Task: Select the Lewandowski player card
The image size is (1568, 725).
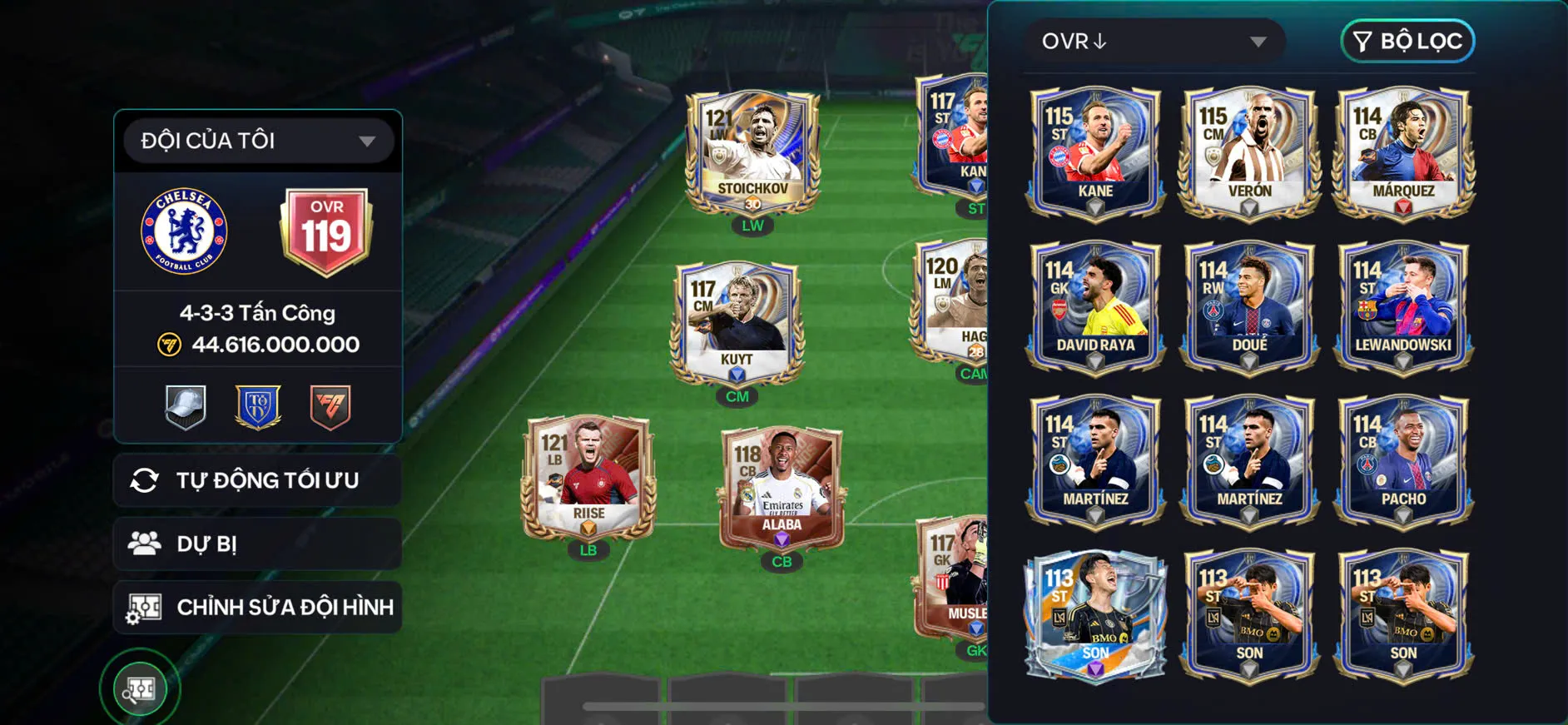Action: [x=1402, y=304]
